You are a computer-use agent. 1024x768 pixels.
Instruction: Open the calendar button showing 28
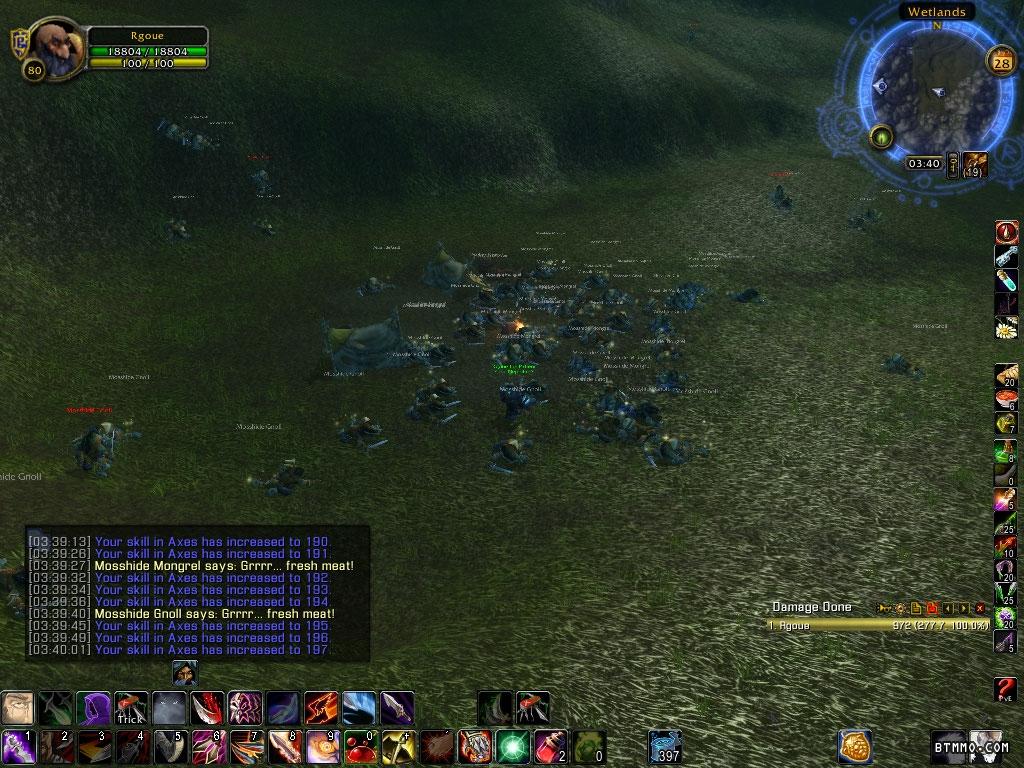click(1001, 61)
